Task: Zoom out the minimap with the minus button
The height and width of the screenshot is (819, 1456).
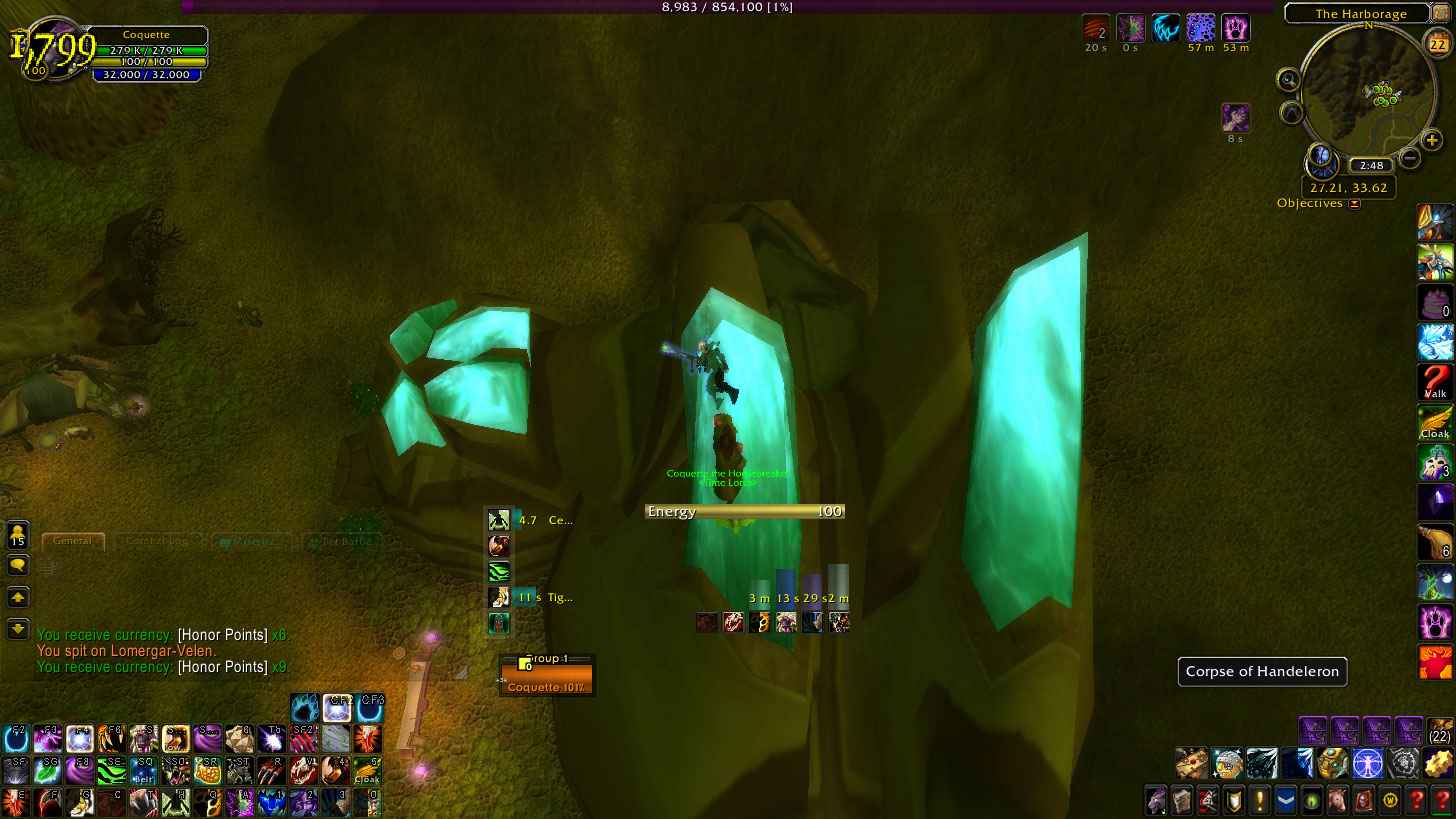Action: click(x=1409, y=157)
